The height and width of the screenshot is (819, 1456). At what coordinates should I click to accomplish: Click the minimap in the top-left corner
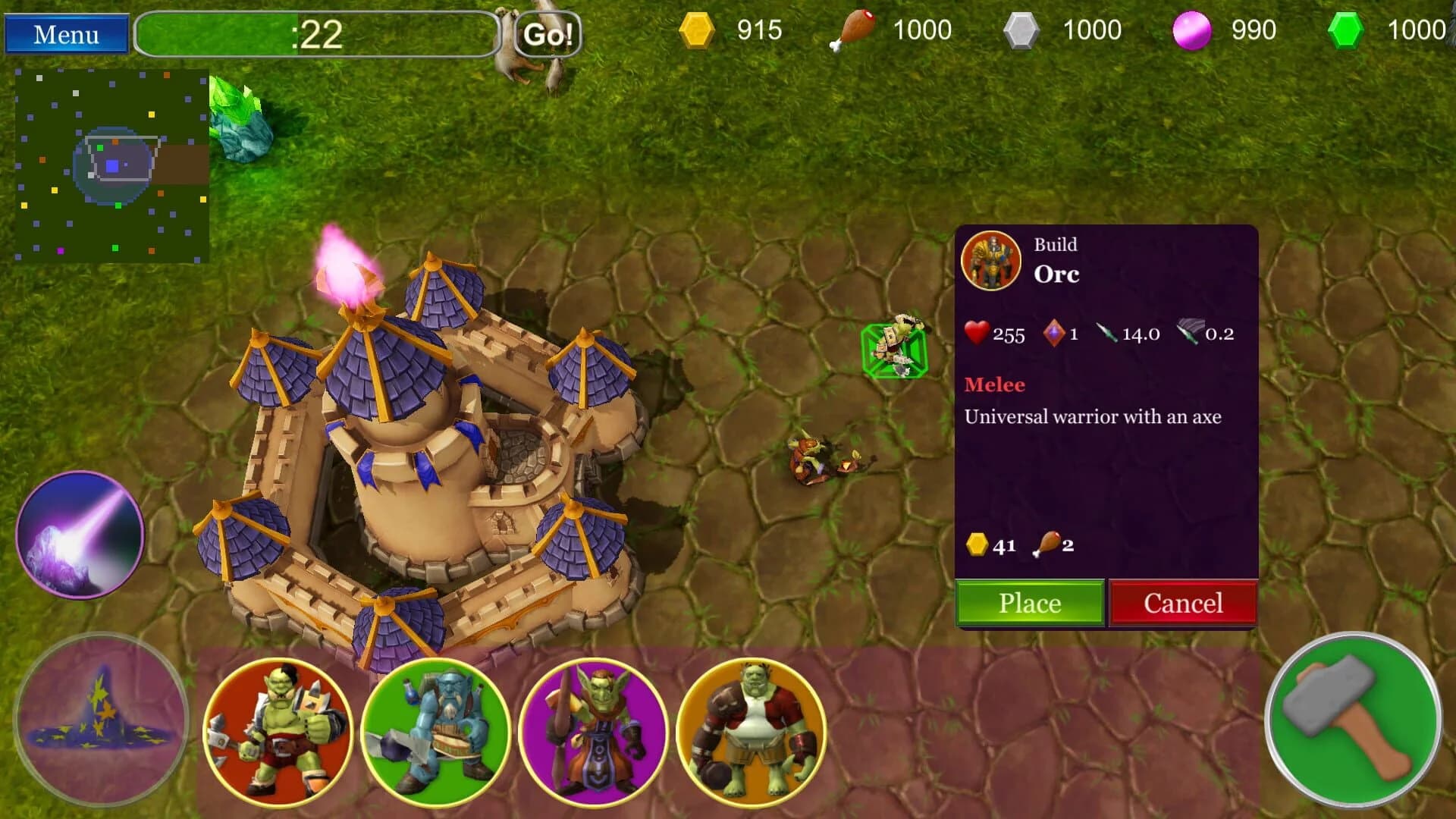tap(114, 159)
